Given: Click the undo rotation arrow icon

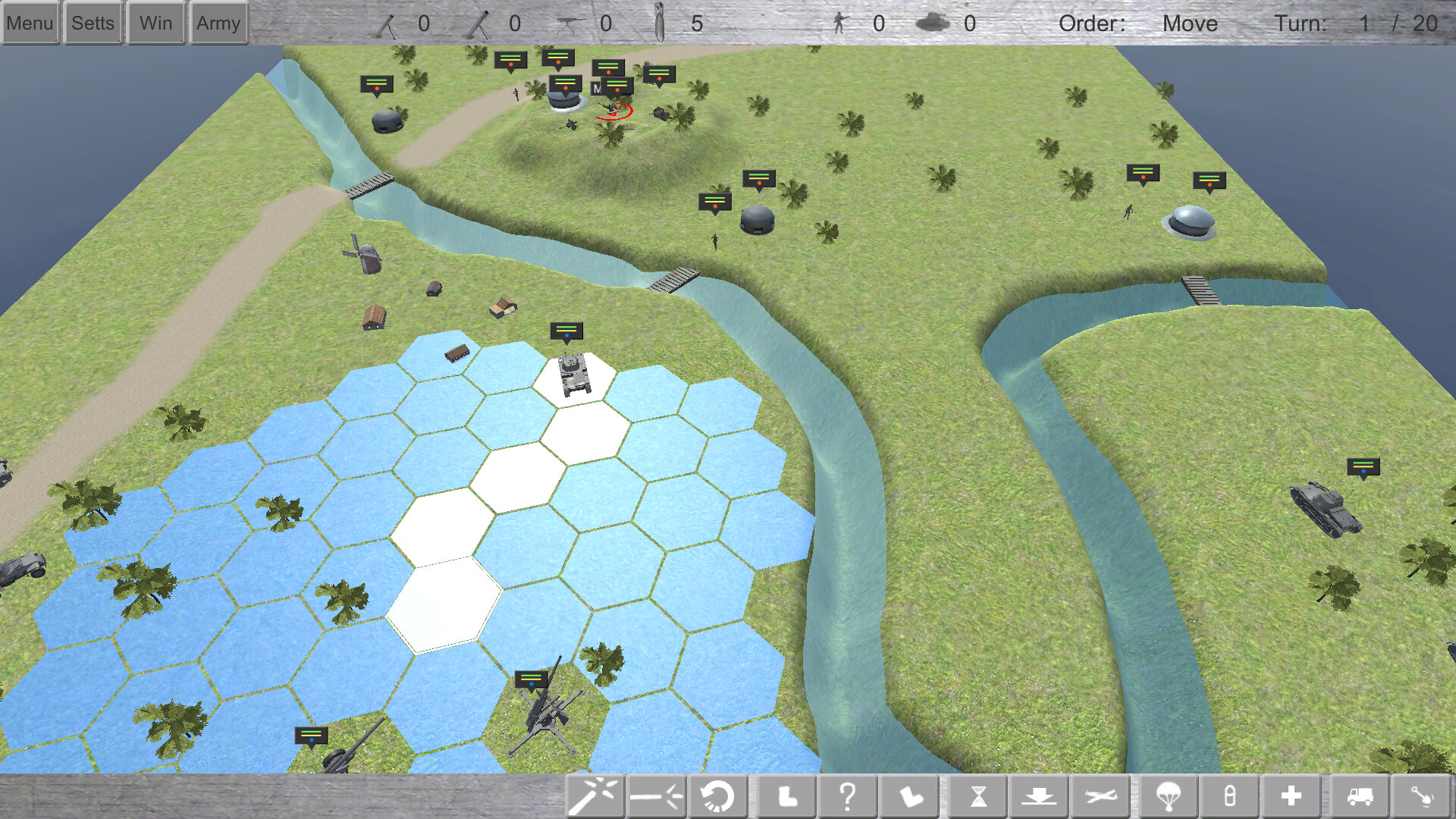Looking at the screenshot, I should click(717, 796).
